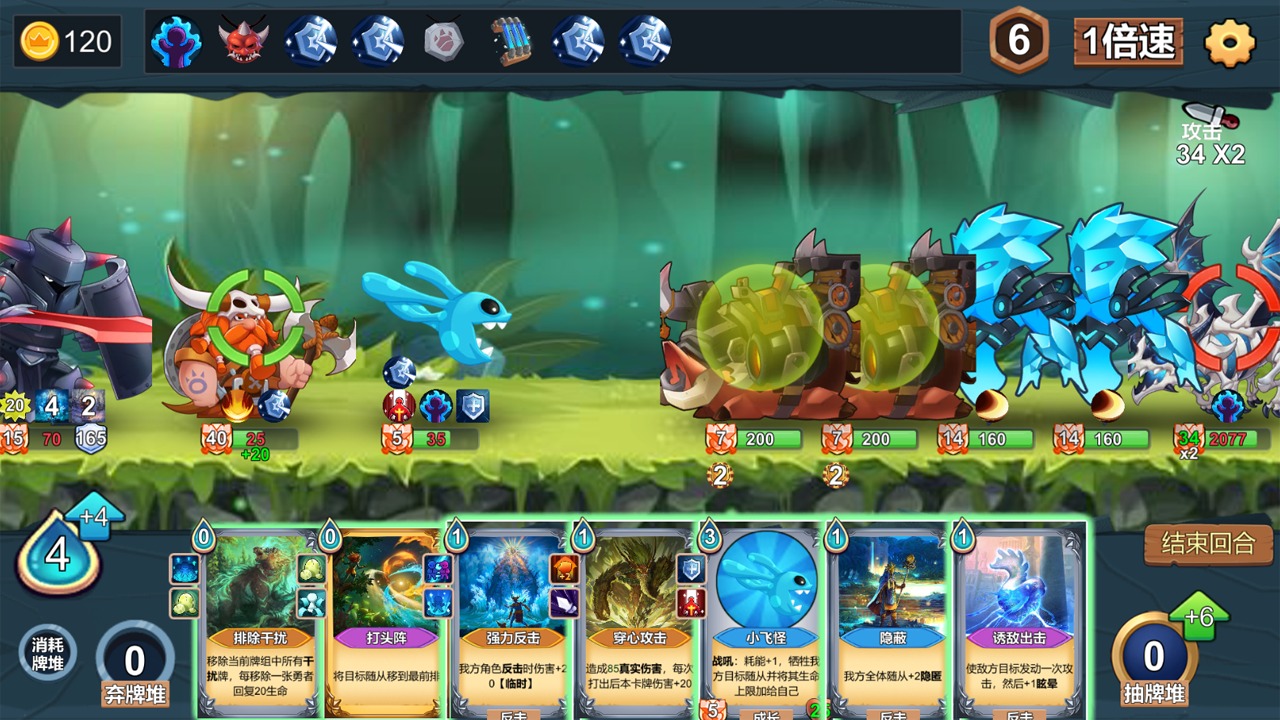The height and width of the screenshot is (720, 1280).
Task: Open the 消耗牌堆 exhaust pile
Action: pos(48,654)
